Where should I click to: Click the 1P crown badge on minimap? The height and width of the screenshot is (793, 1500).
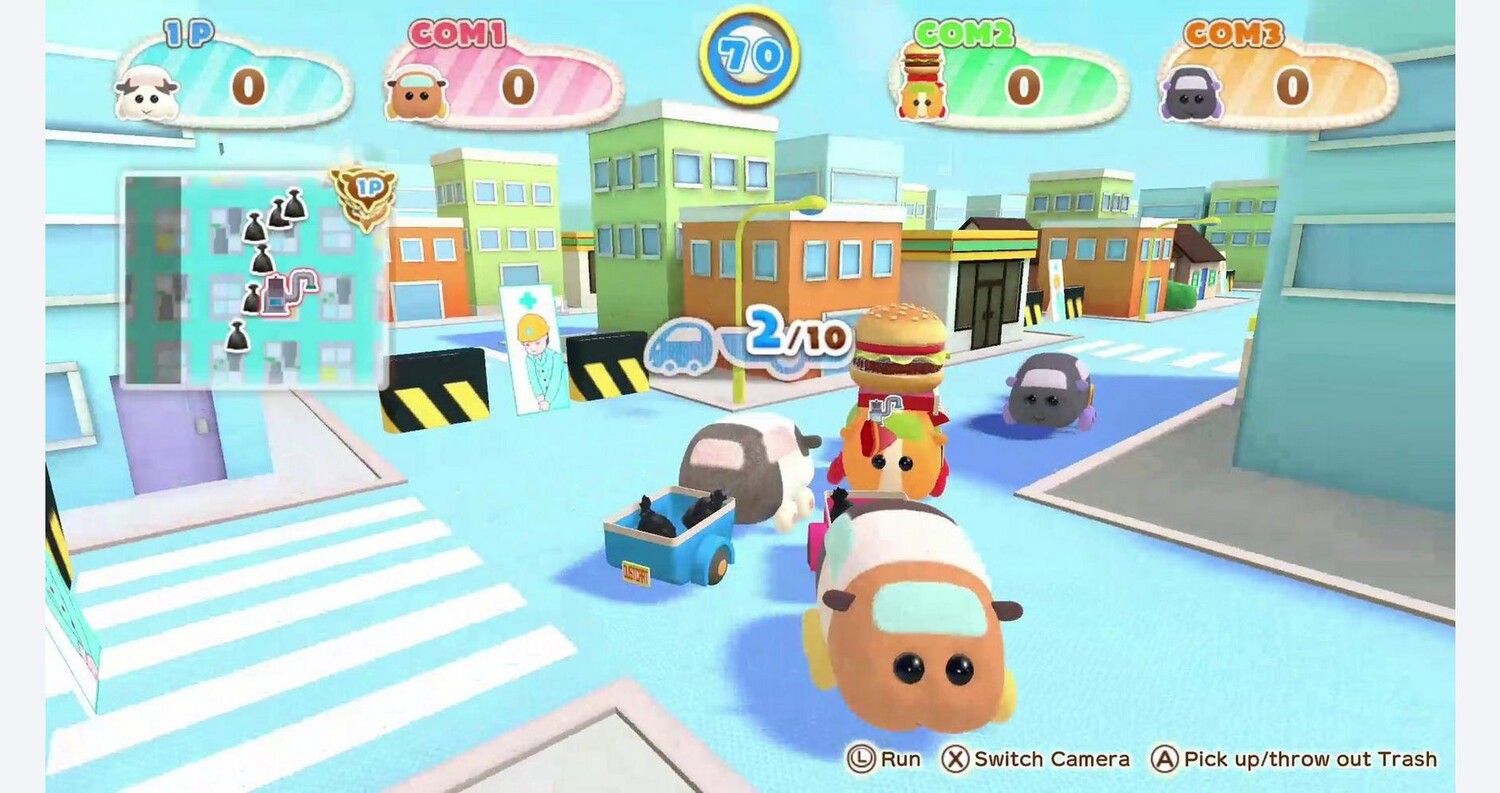362,191
